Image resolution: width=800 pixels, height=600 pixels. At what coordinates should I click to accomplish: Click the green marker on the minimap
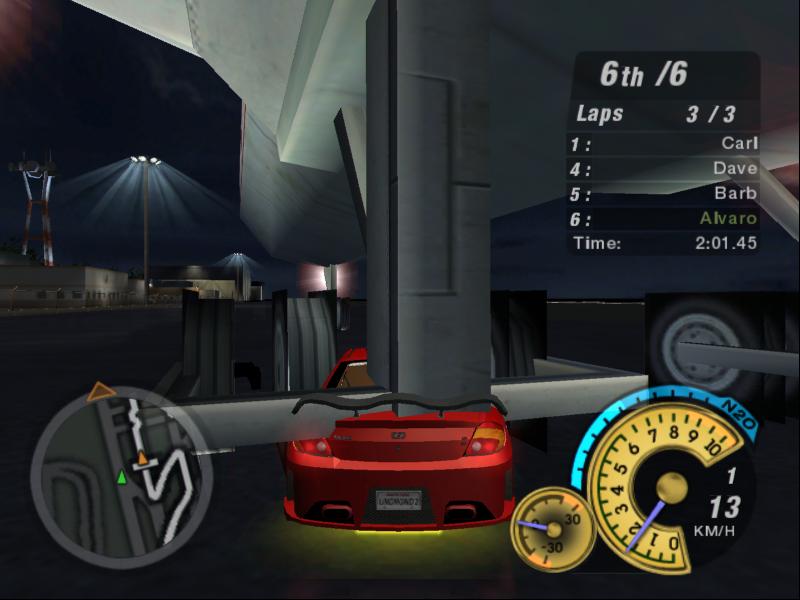(x=122, y=476)
